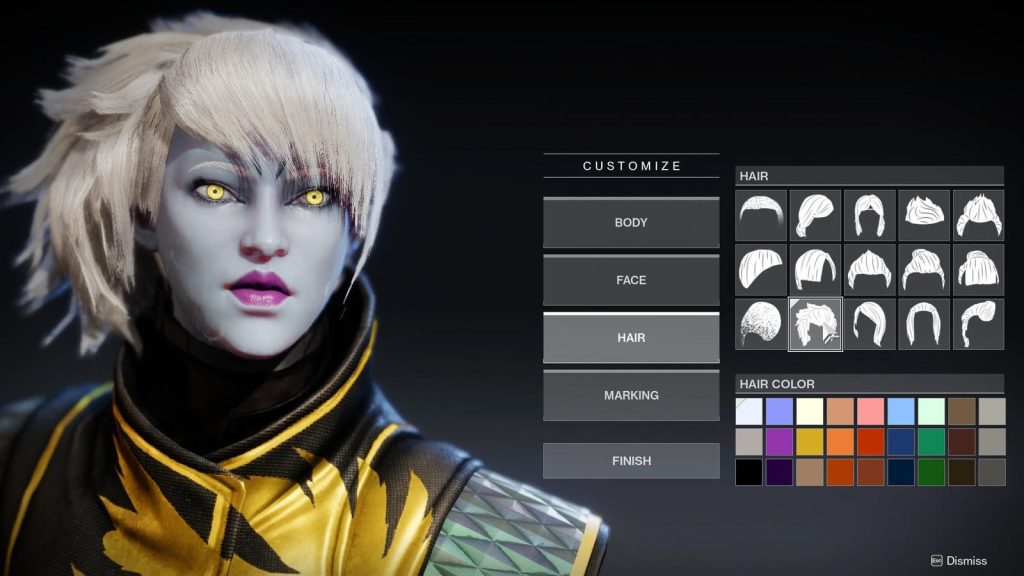Select the speckled shaved-side hairstyle
The image size is (1024, 576).
tap(761, 324)
